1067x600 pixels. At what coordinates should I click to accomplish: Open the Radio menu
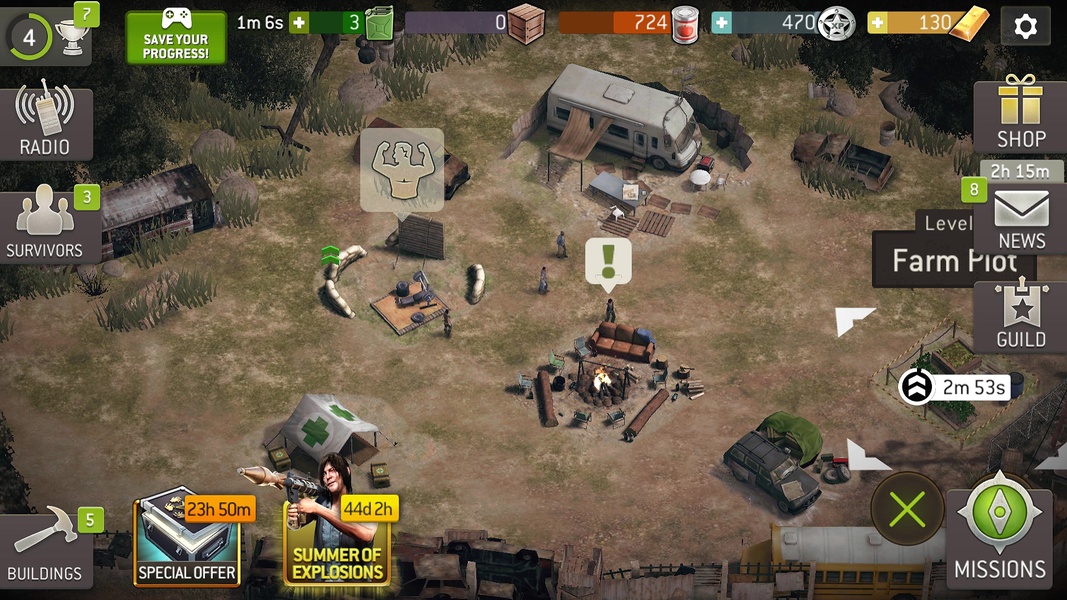tap(45, 123)
